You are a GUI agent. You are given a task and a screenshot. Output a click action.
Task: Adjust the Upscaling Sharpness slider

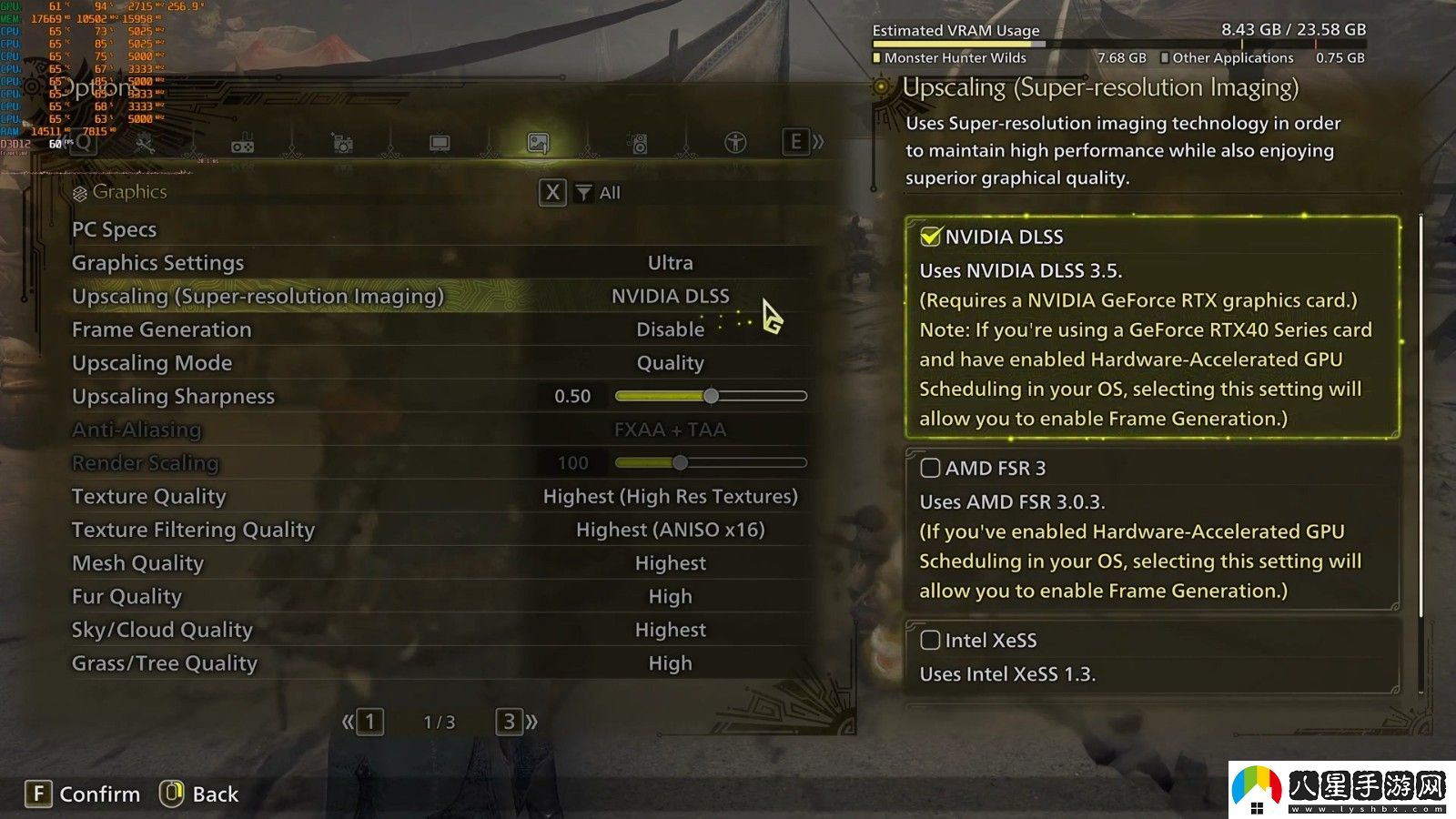(711, 396)
